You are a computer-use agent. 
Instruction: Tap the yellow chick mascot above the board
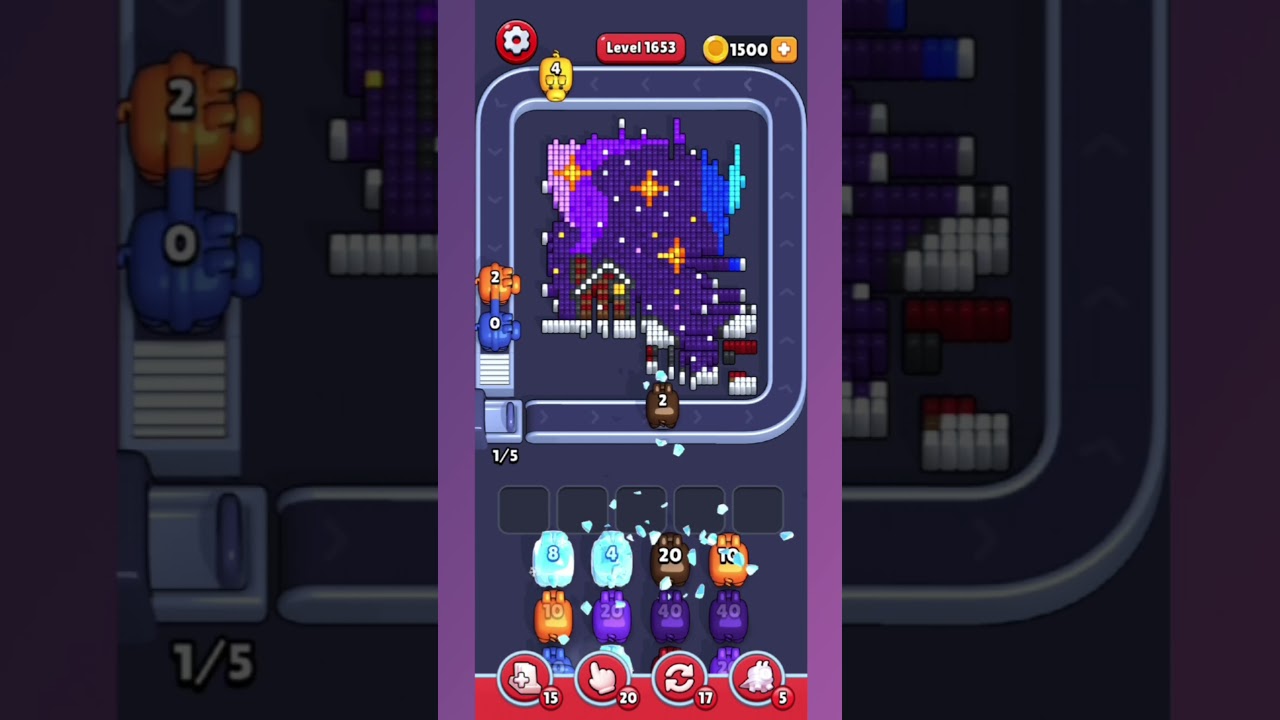(556, 75)
